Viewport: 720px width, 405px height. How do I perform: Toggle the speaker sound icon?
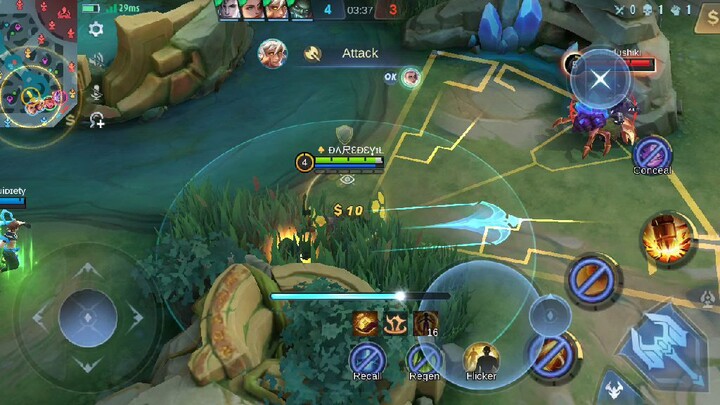coord(96,61)
